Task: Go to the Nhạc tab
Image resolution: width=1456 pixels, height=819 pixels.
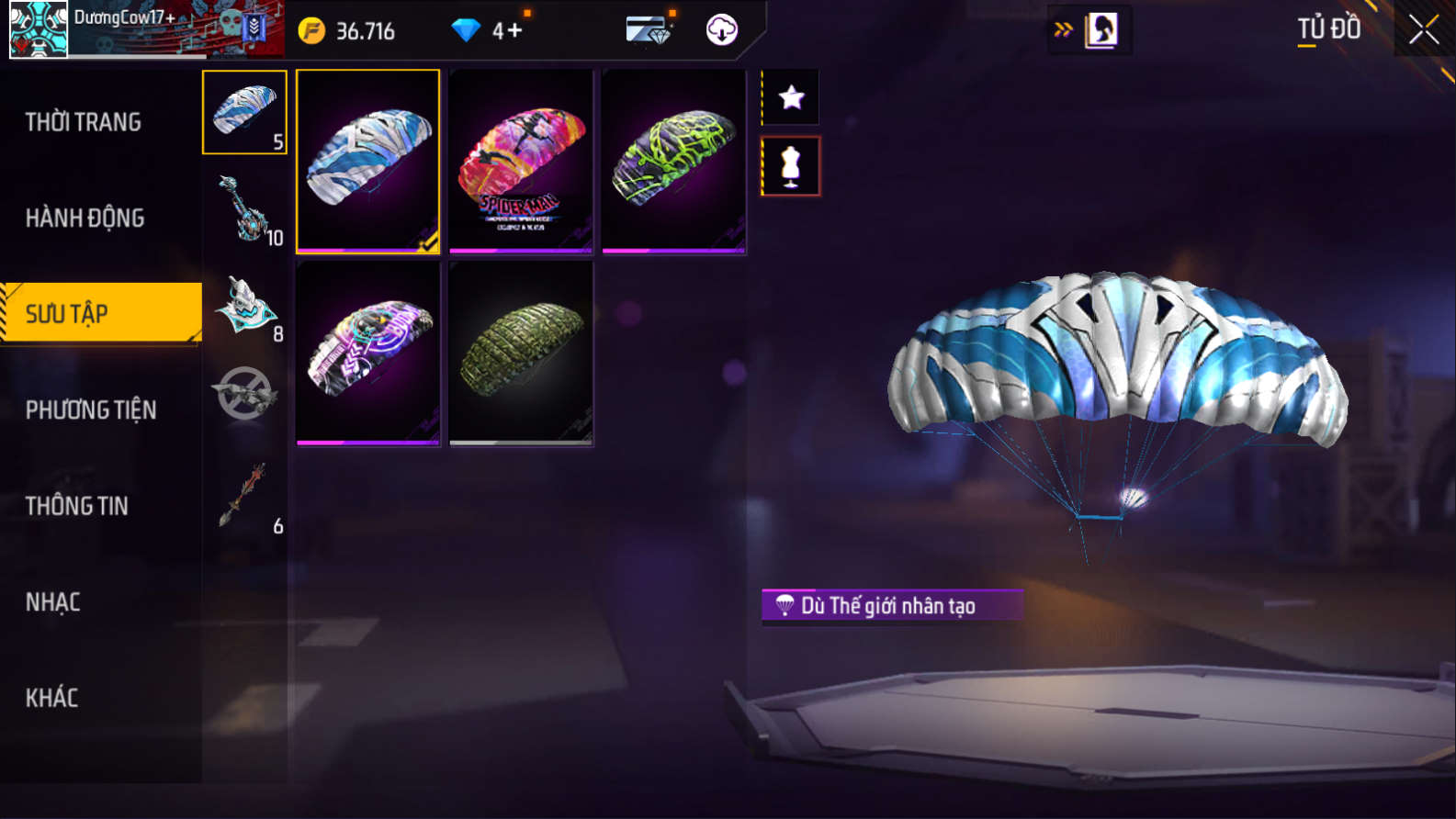Action: [53, 602]
